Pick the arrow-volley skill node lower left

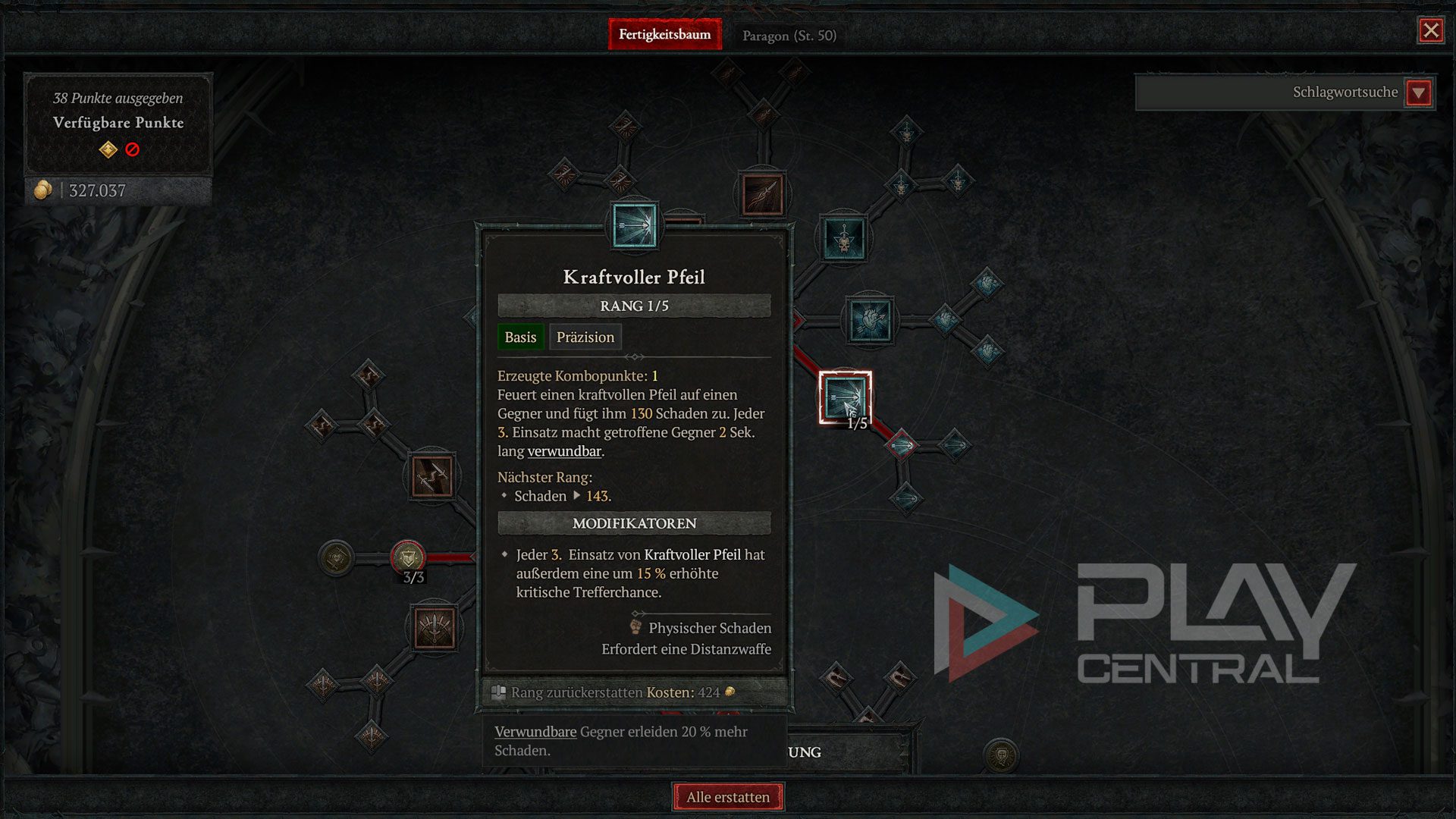(x=434, y=628)
